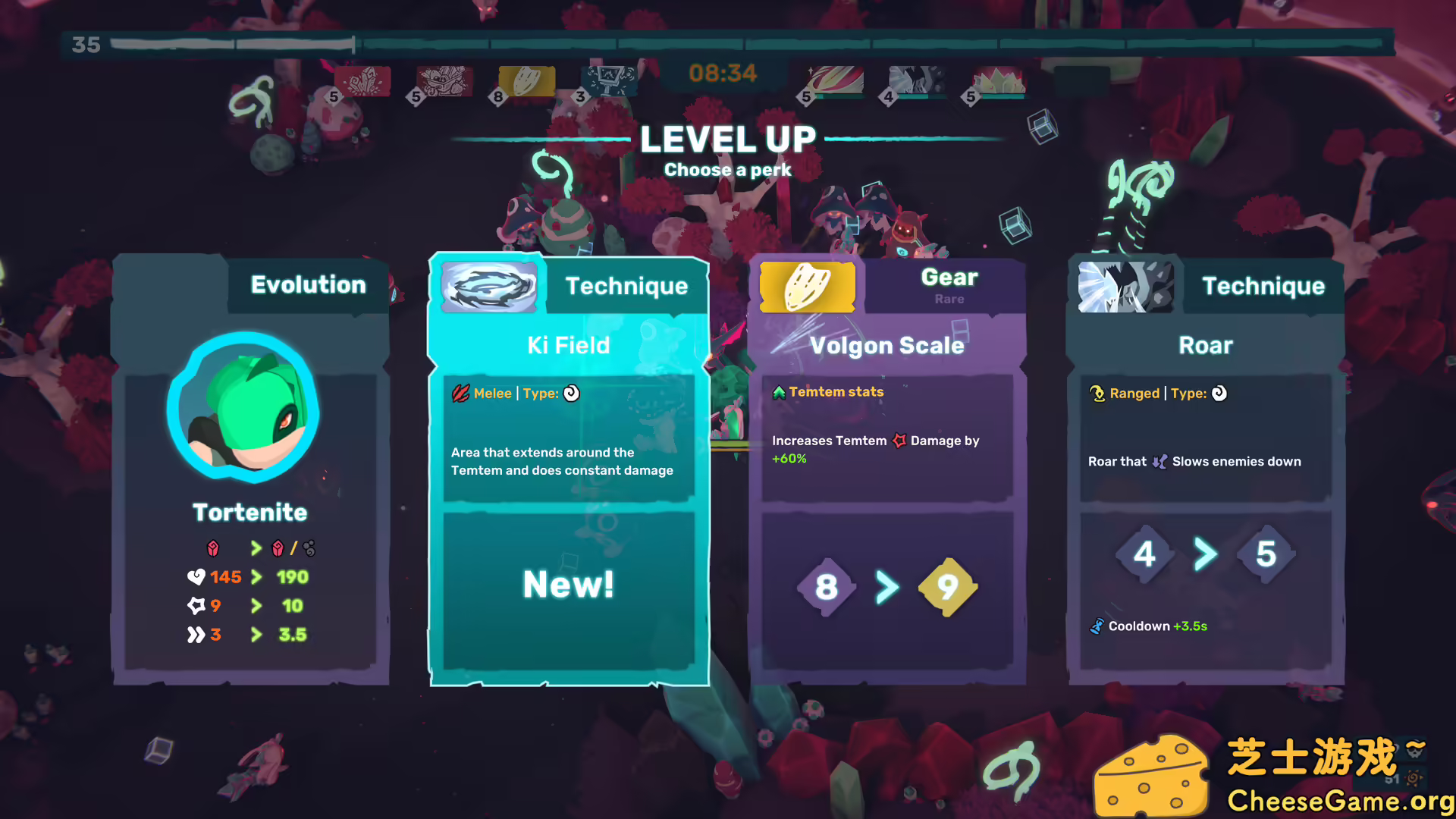The height and width of the screenshot is (819, 1456).
Task: Click the Volgon Scale feather icon
Action: (x=807, y=286)
